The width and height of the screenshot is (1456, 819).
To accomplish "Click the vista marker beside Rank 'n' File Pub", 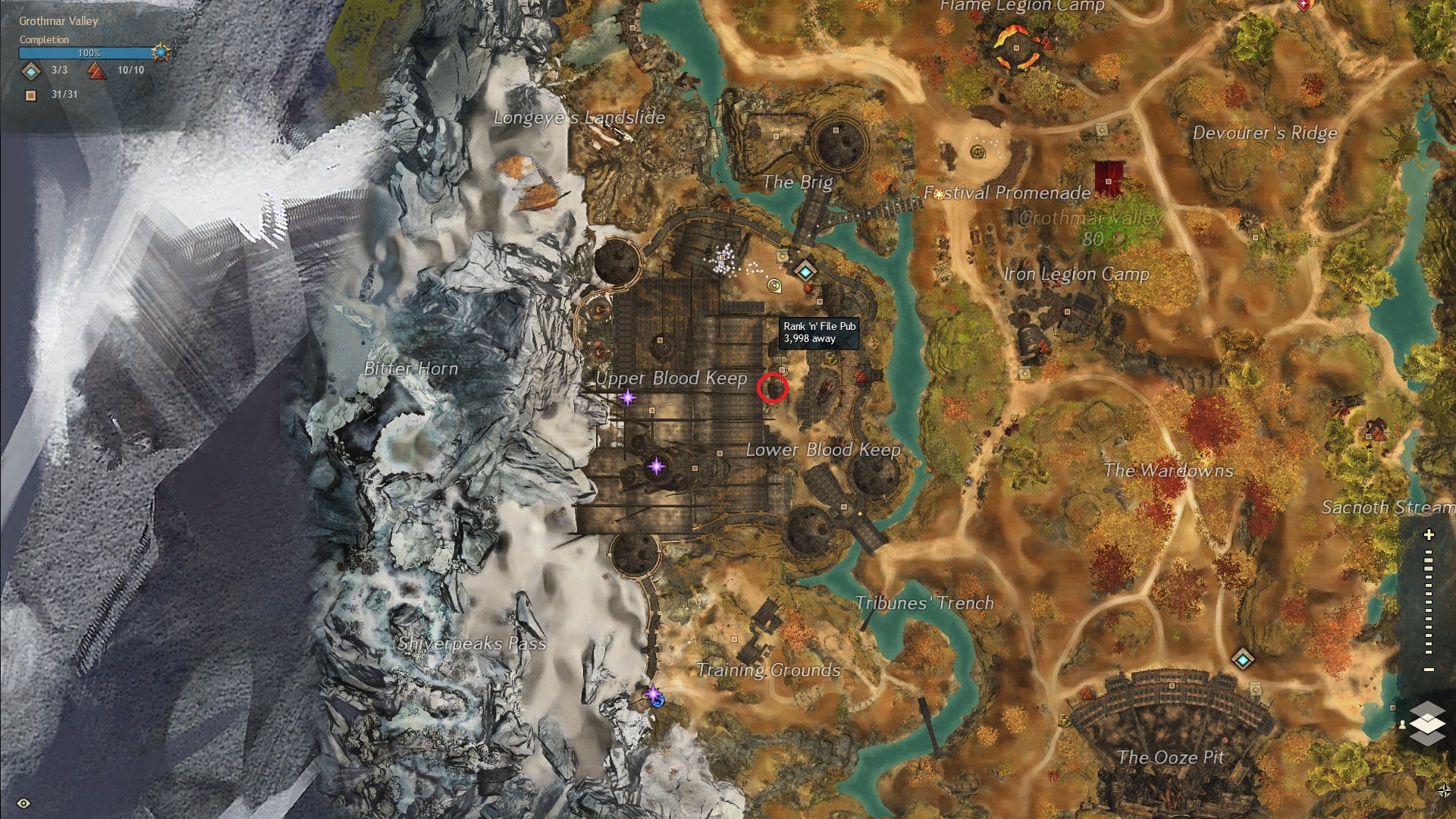I will (860, 375).
